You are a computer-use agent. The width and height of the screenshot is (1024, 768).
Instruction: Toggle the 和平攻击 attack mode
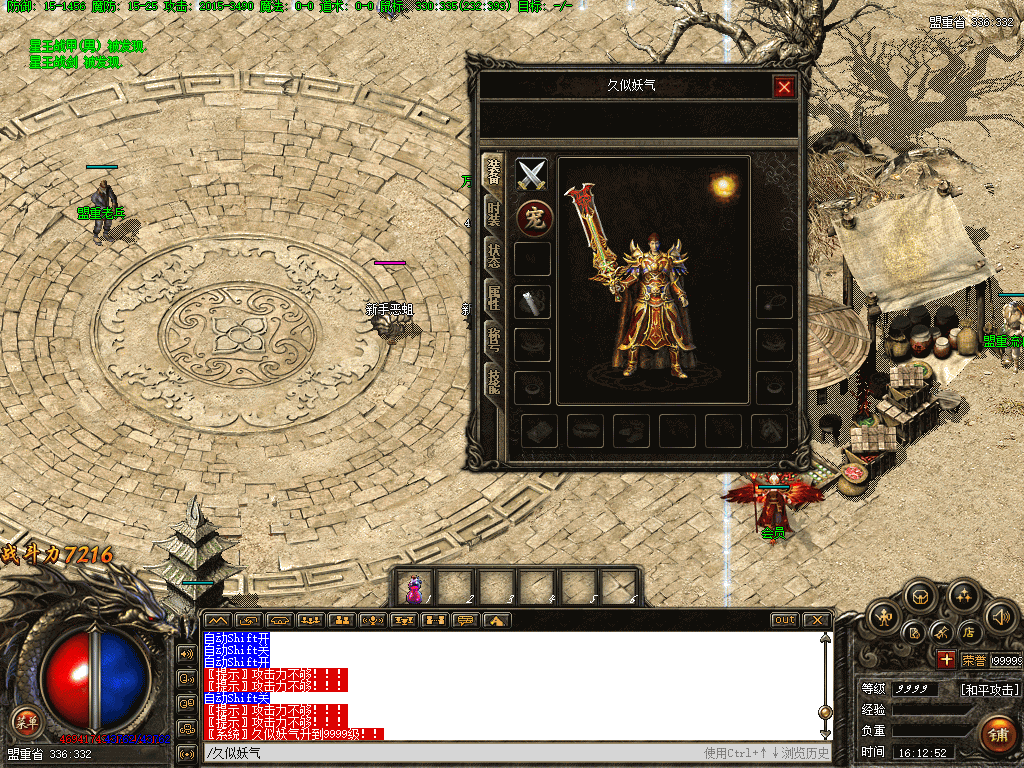pos(990,689)
